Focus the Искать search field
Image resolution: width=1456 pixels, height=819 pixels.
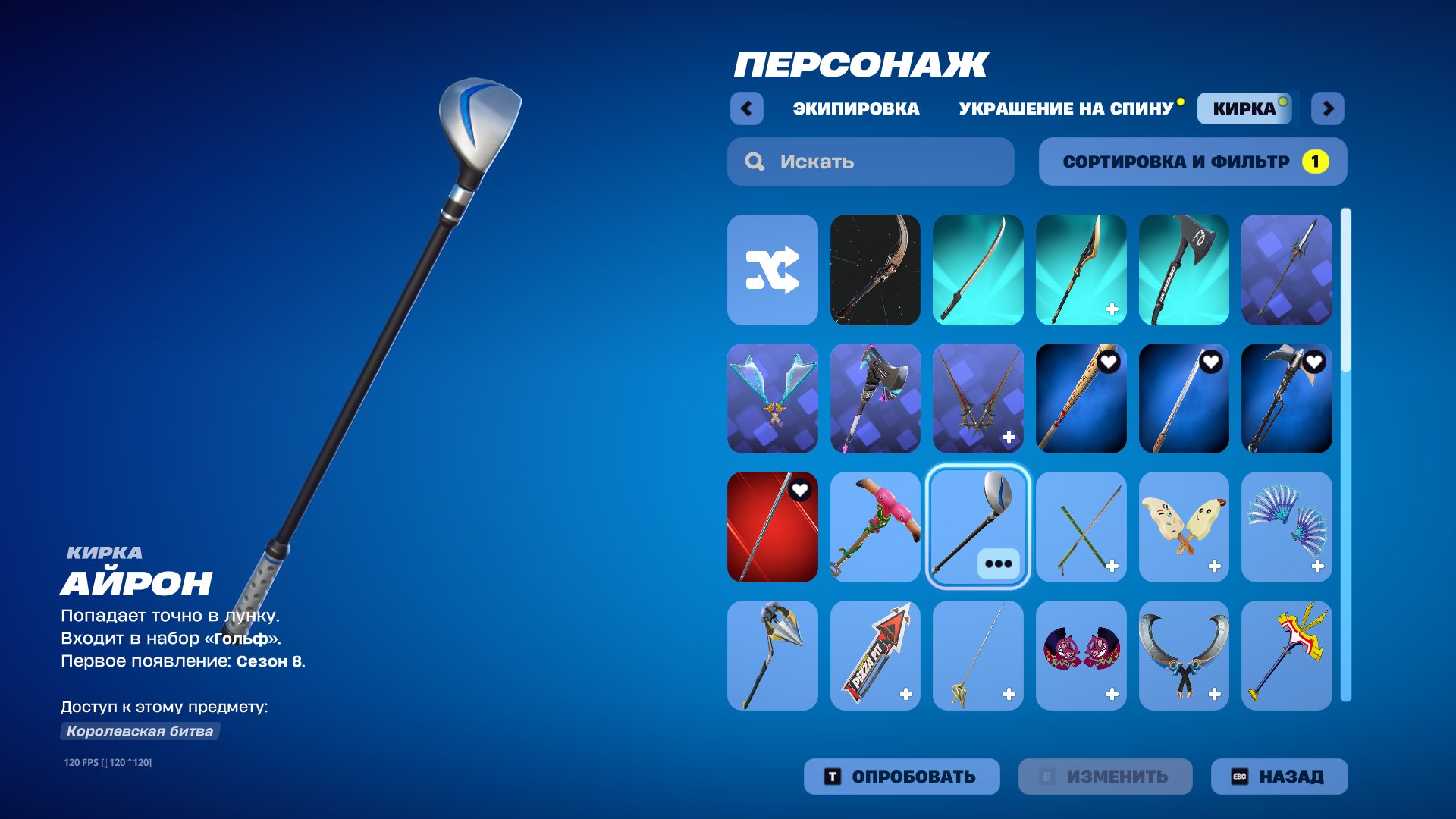tap(871, 162)
